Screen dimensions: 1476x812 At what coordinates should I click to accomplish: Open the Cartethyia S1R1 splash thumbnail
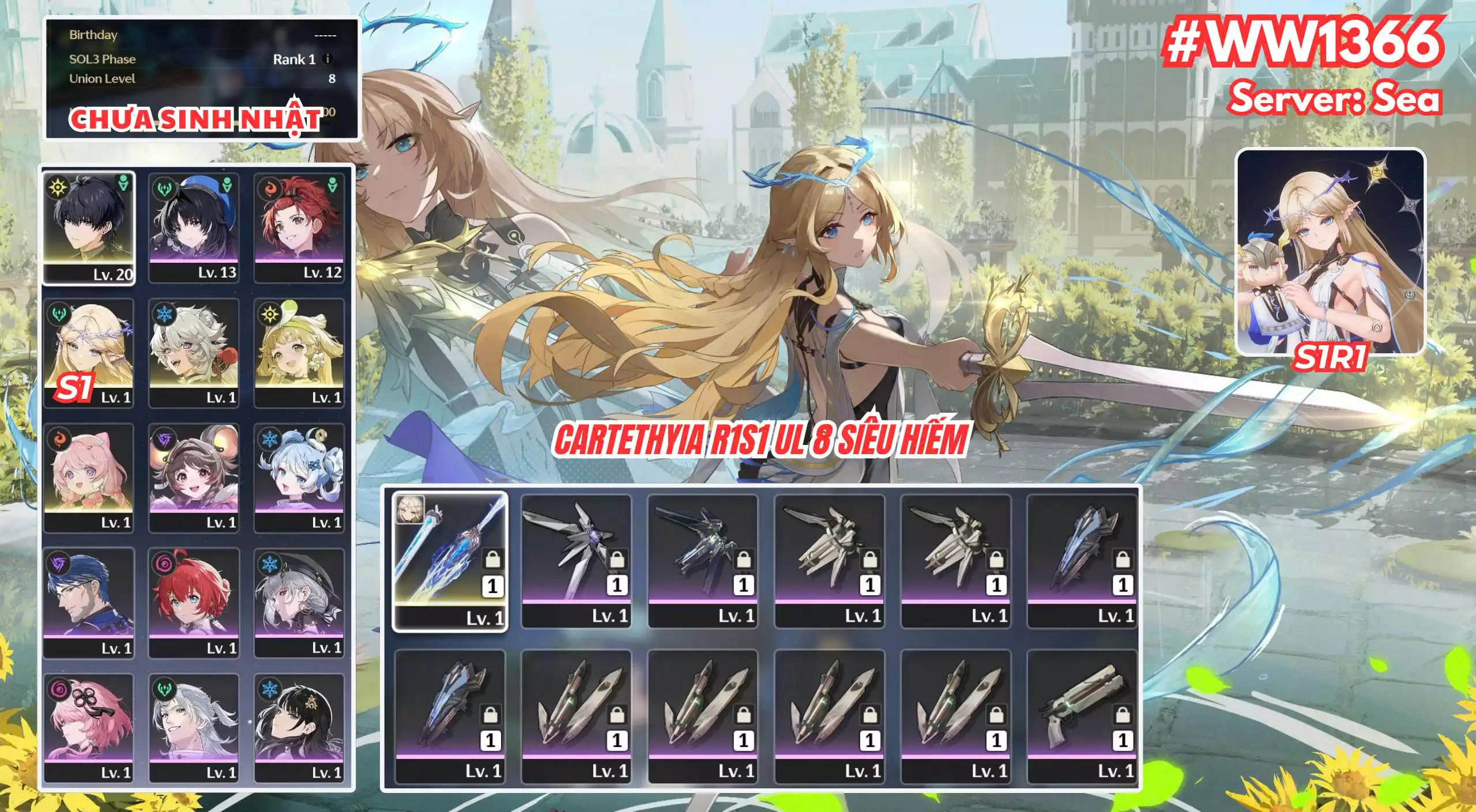tap(1331, 252)
